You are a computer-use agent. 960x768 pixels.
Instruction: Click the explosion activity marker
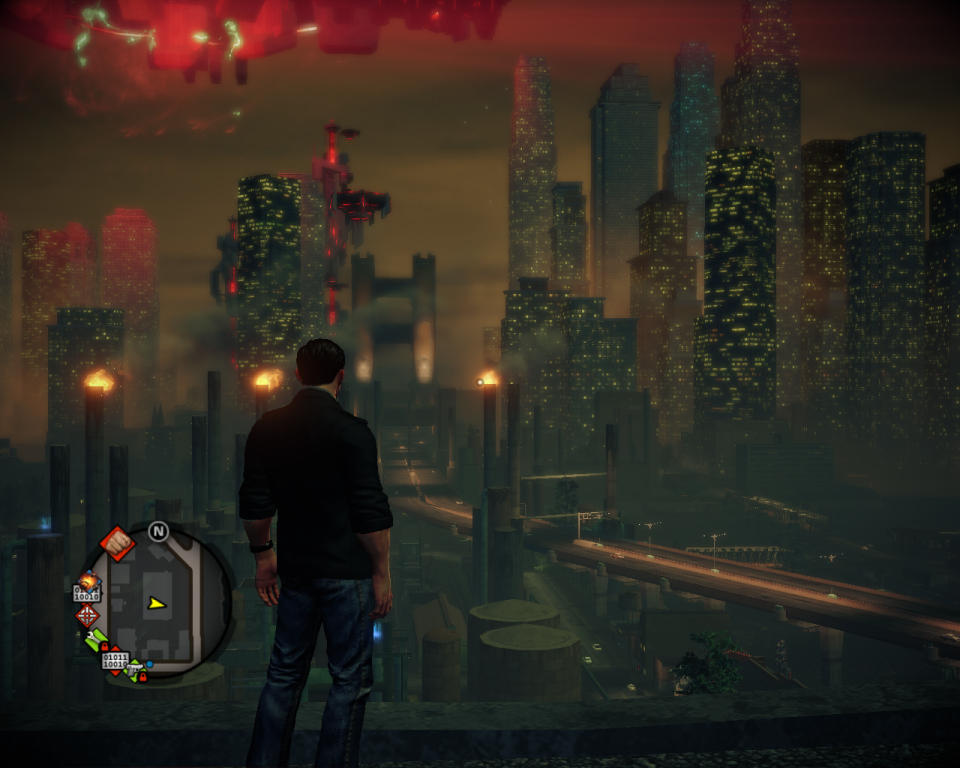(89, 580)
